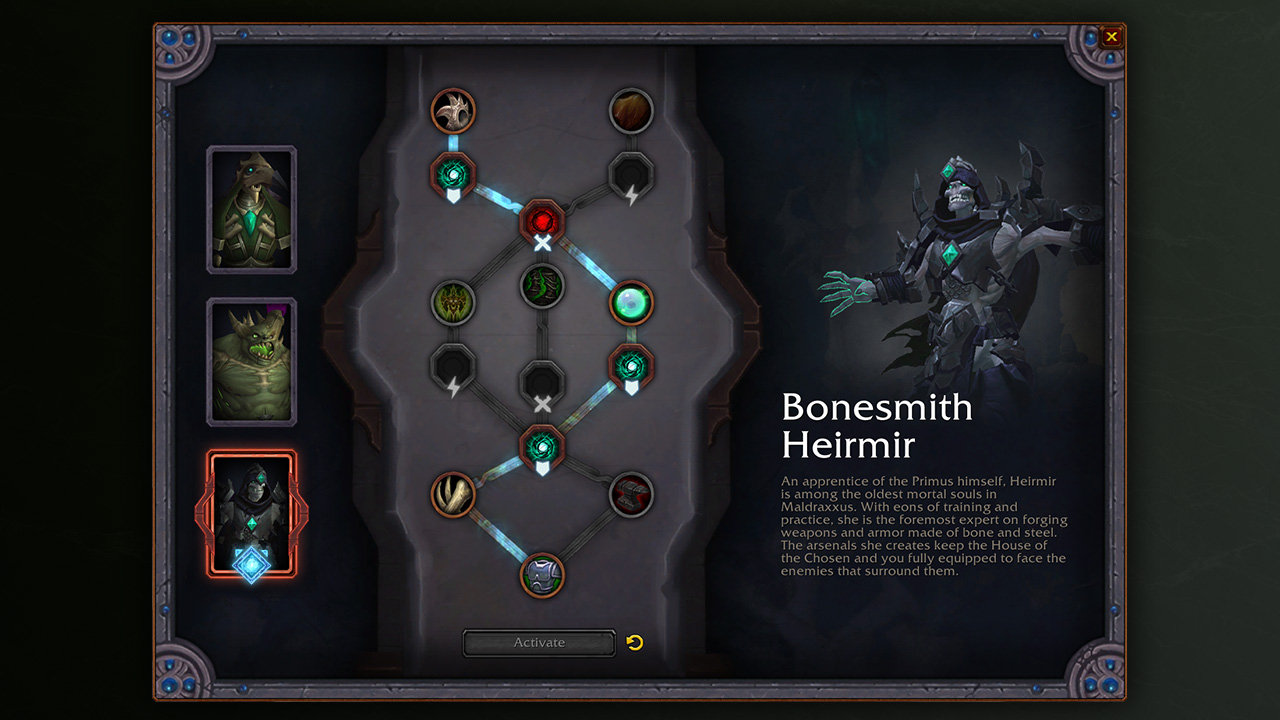Viewport: 1280px width, 720px height.
Task: Select the dark green tendril trait node
Action: pyautogui.click(x=542, y=287)
